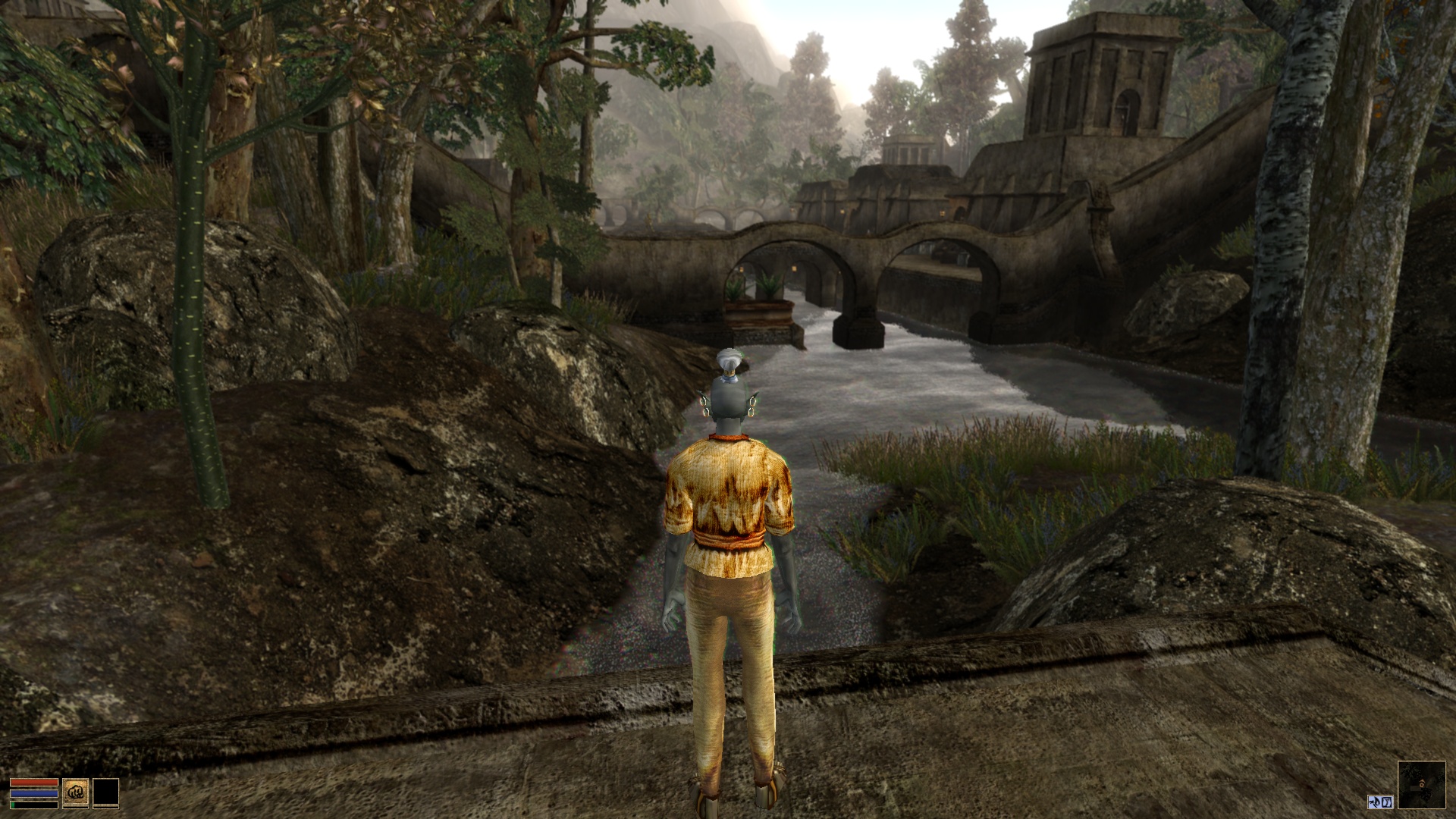Click the weapon condition bar under the fist icon
Image resolution: width=1456 pixels, height=819 pixels.
click(x=76, y=808)
